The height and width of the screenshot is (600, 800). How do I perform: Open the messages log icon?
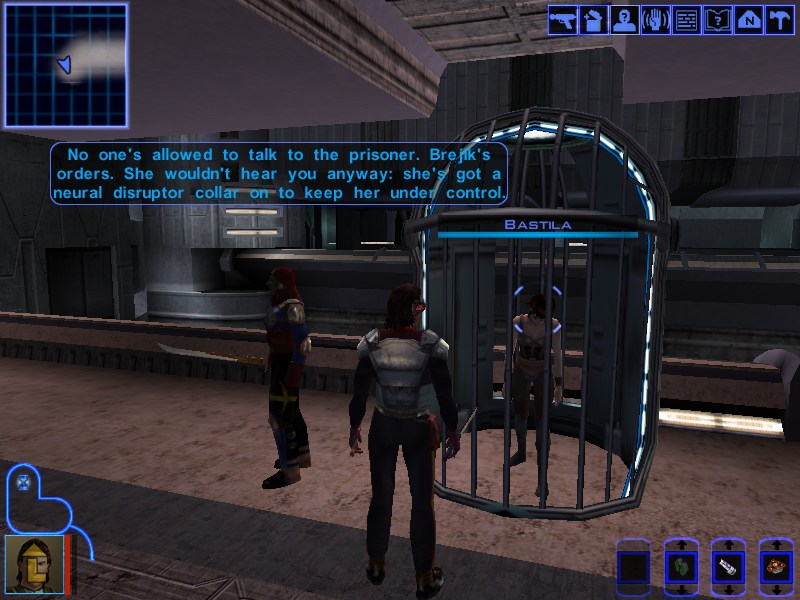(686, 21)
